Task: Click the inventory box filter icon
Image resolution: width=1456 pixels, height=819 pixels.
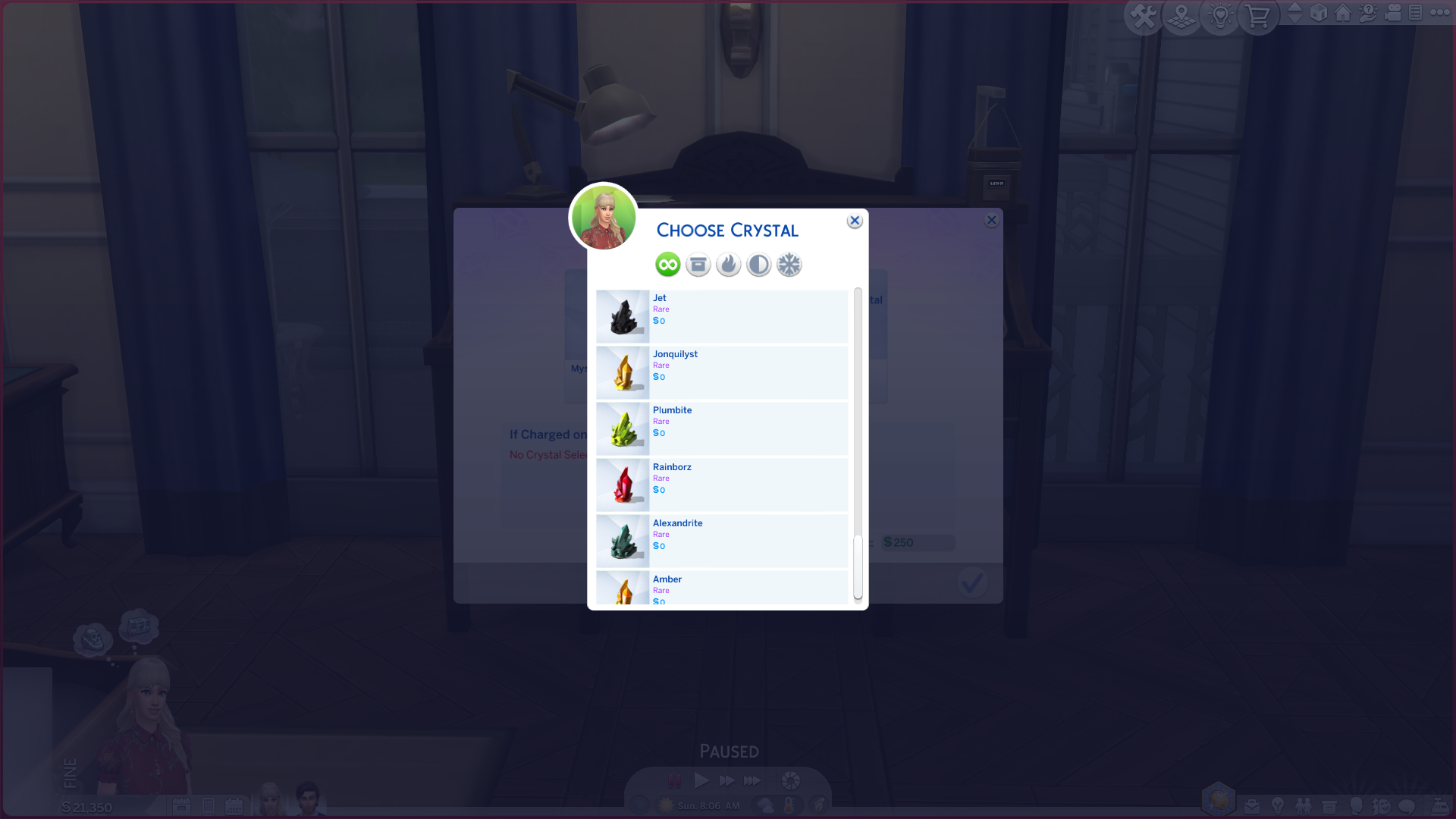Action: (x=698, y=264)
